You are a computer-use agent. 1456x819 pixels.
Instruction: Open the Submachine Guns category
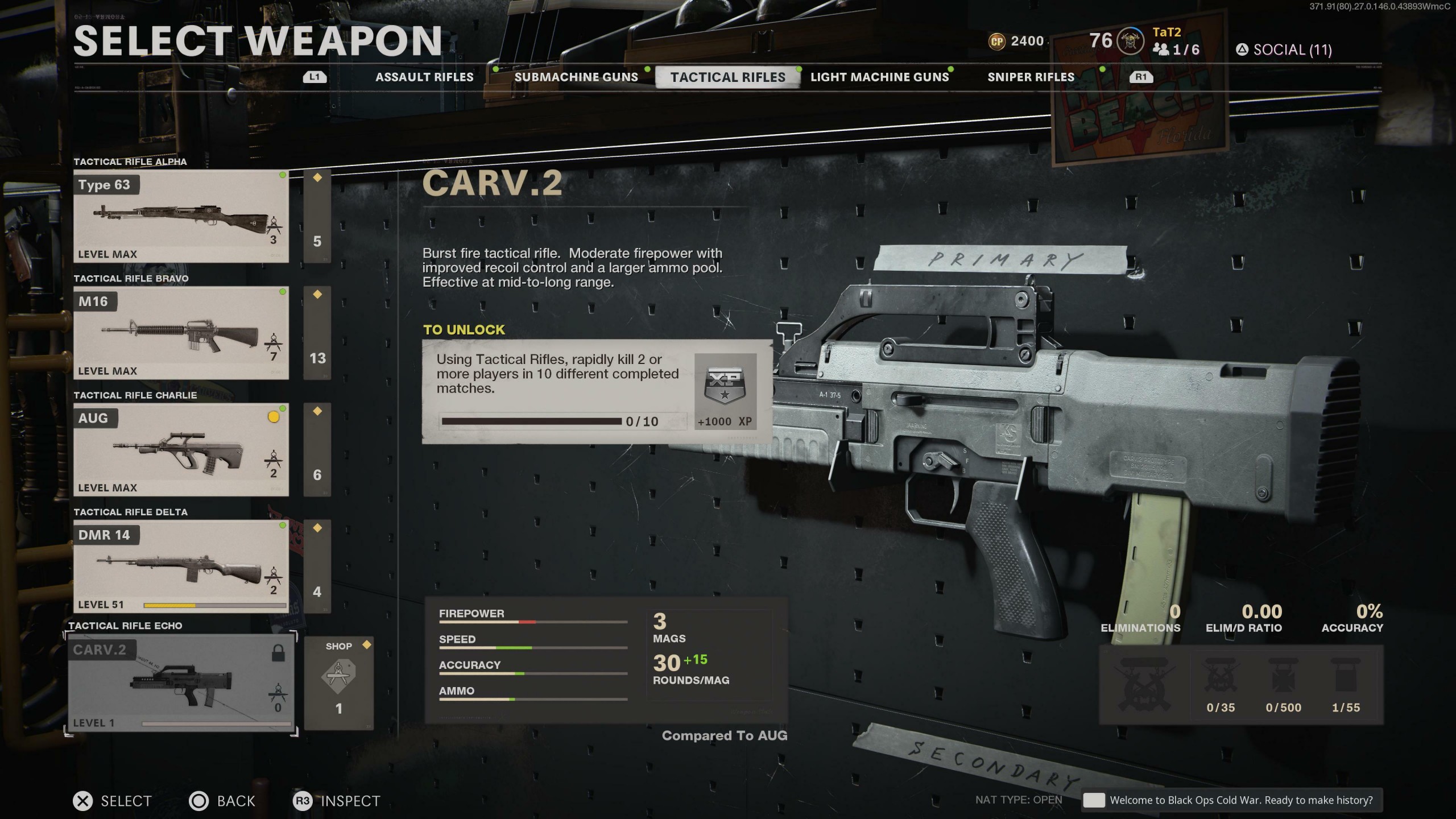pyautogui.click(x=576, y=77)
